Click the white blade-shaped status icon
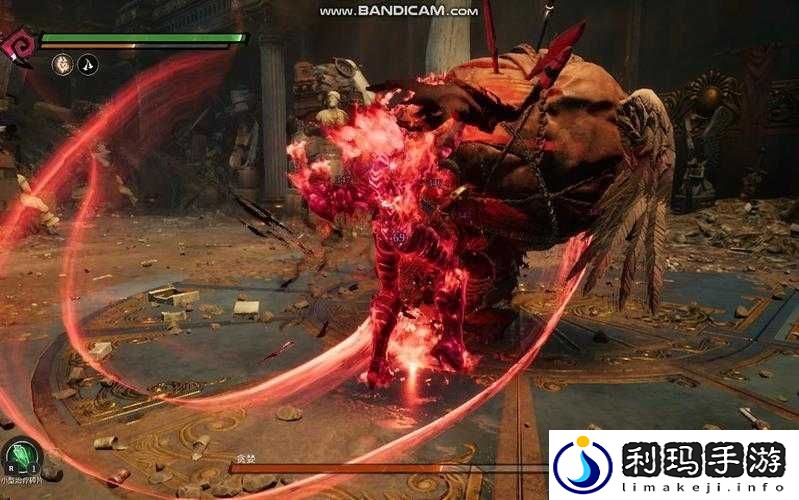799x500 pixels. [x=89, y=63]
